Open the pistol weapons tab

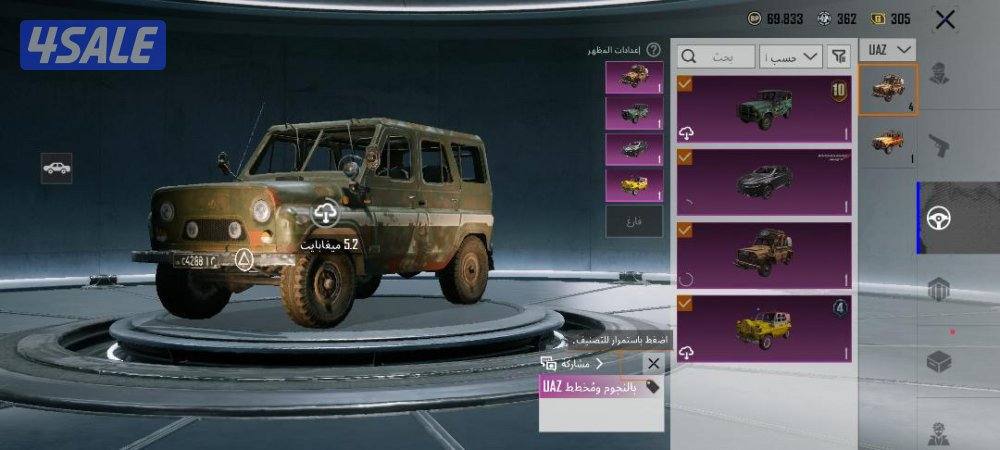pos(939,146)
